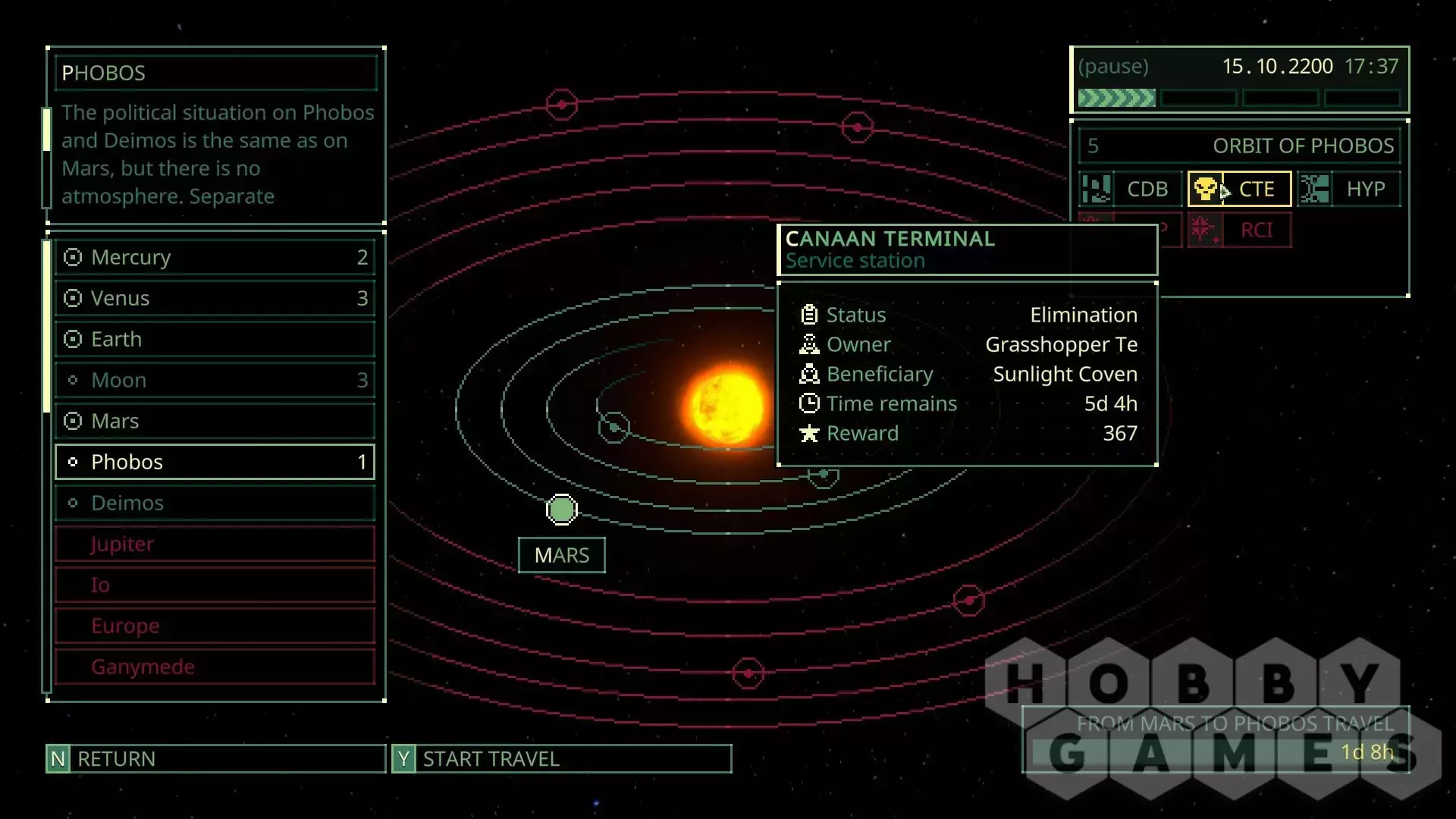The image size is (1456, 819).
Task: Choose the Europe list entry
Action: point(215,626)
